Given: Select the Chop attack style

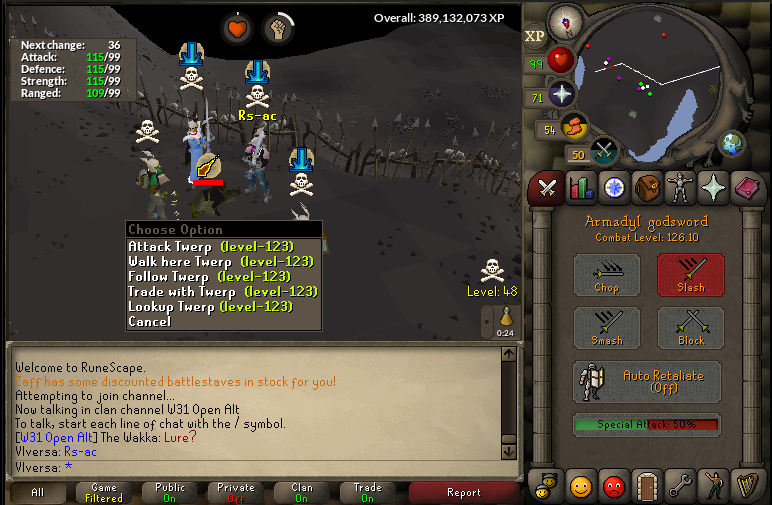Looking at the screenshot, I should pos(607,275).
